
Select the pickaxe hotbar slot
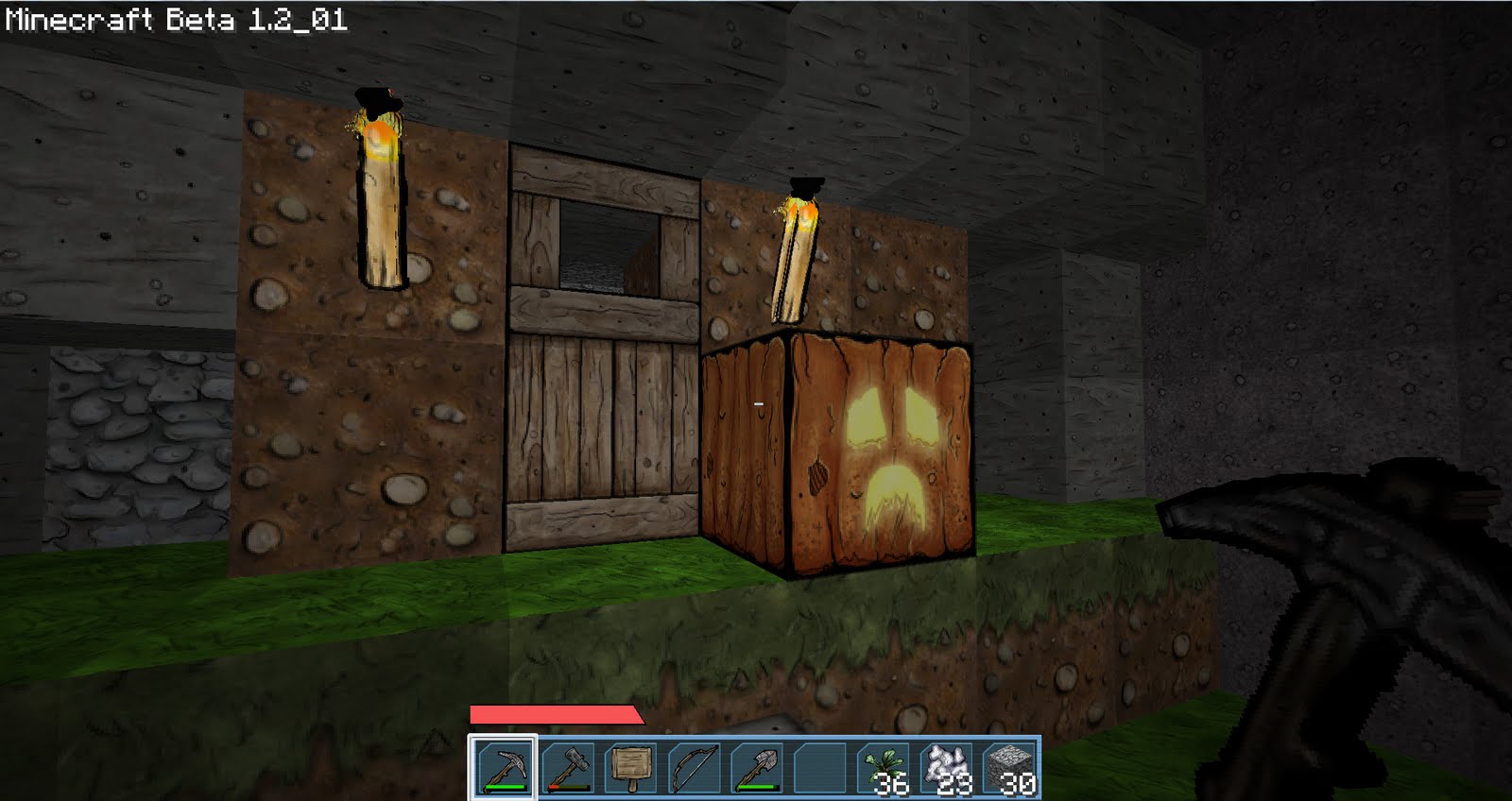pos(503,767)
